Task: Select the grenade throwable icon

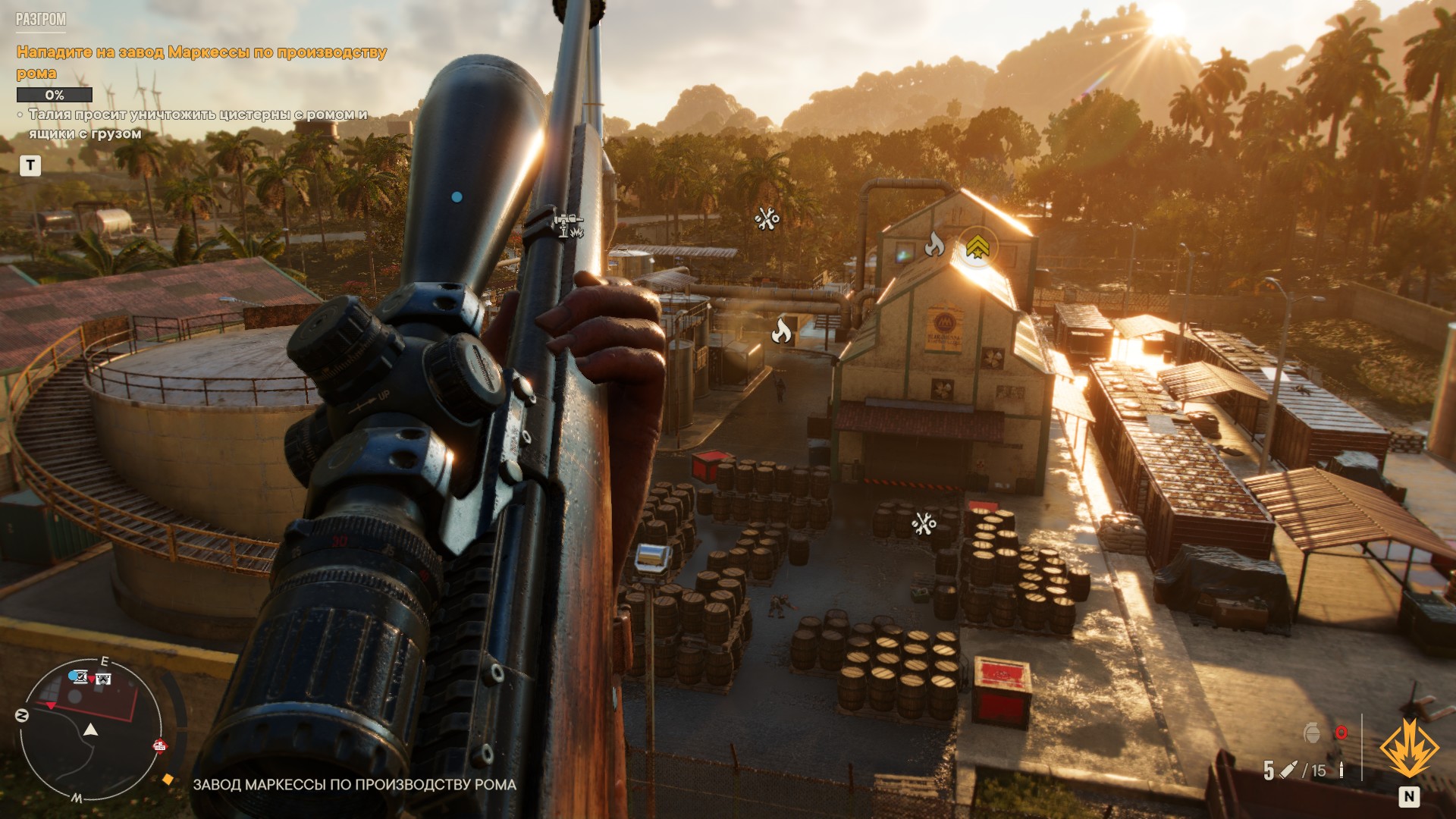Action: (1312, 733)
